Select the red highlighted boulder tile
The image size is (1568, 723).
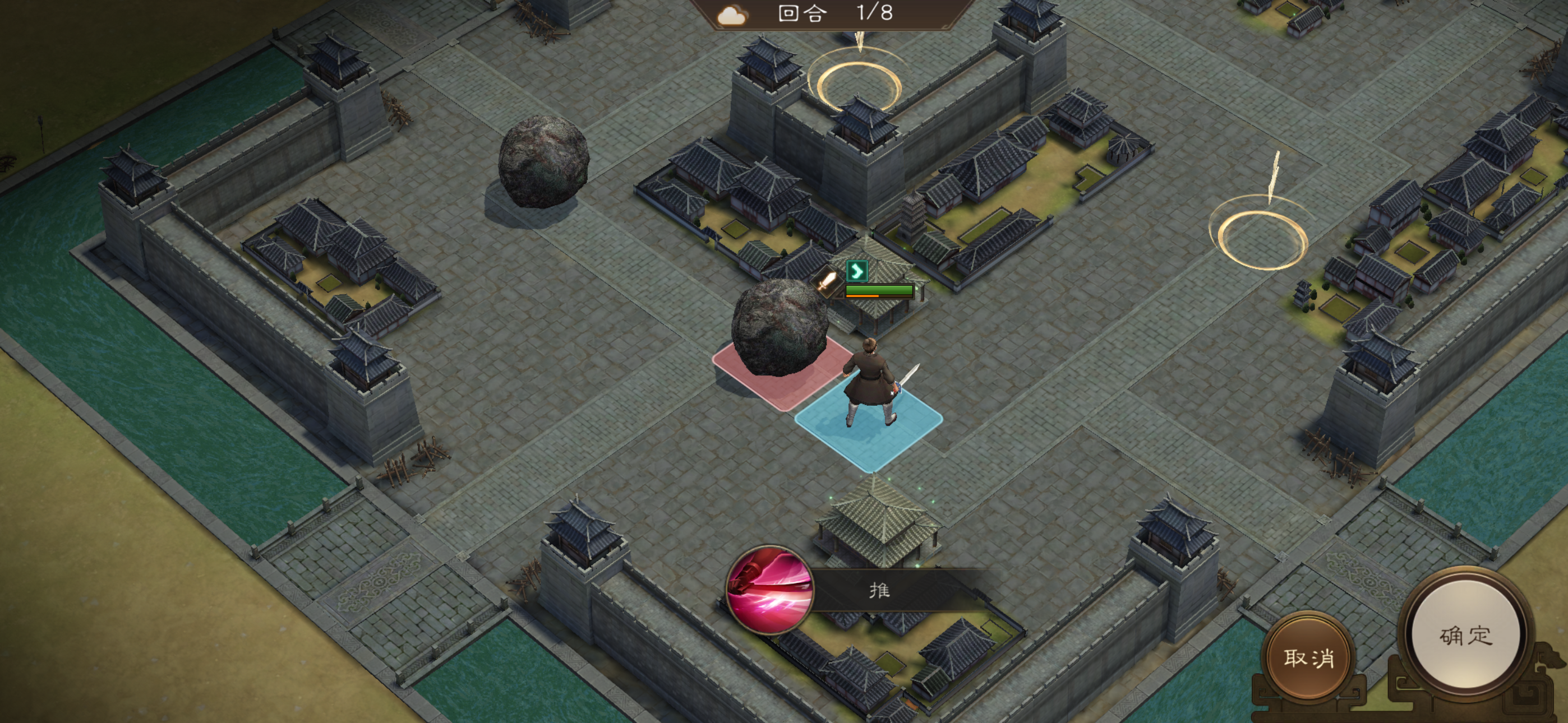tap(782, 374)
